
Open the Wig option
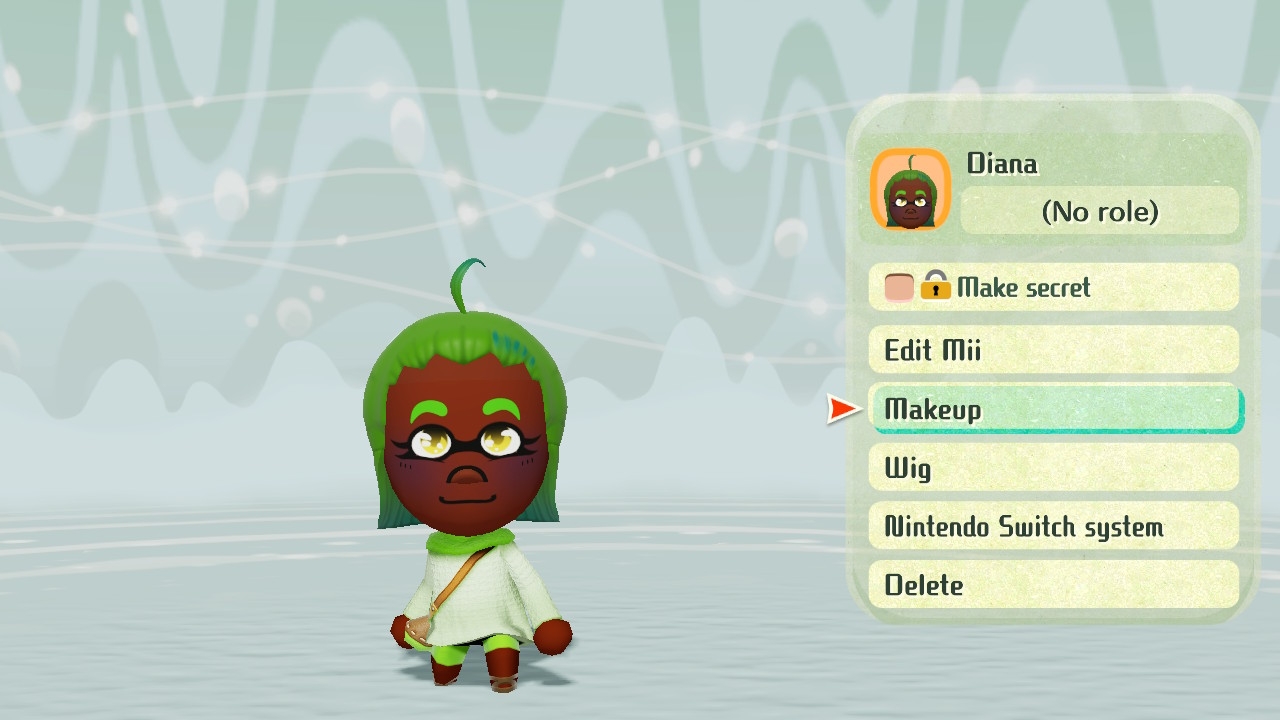point(1053,468)
